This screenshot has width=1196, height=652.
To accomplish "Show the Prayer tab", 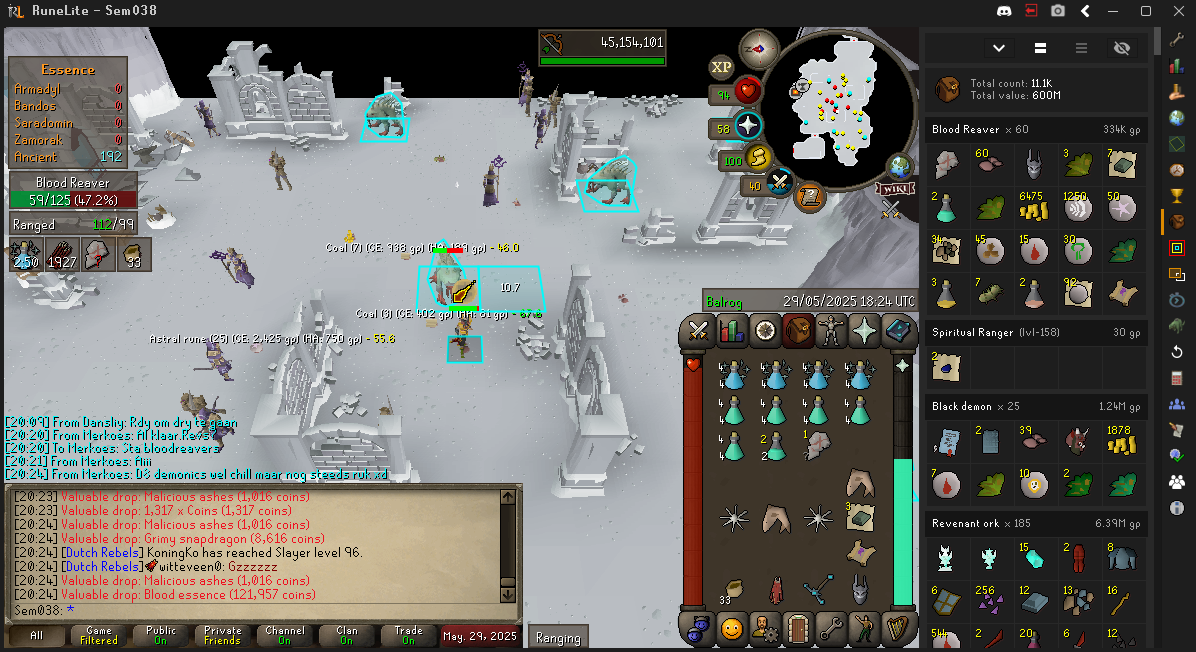I will pyautogui.click(x=864, y=330).
